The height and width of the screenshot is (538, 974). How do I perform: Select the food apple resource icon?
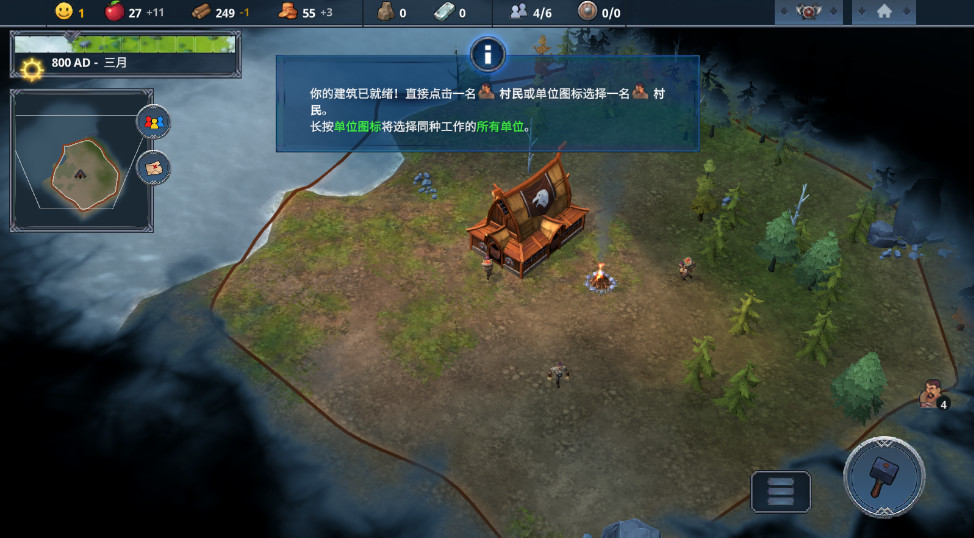point(114,12)
